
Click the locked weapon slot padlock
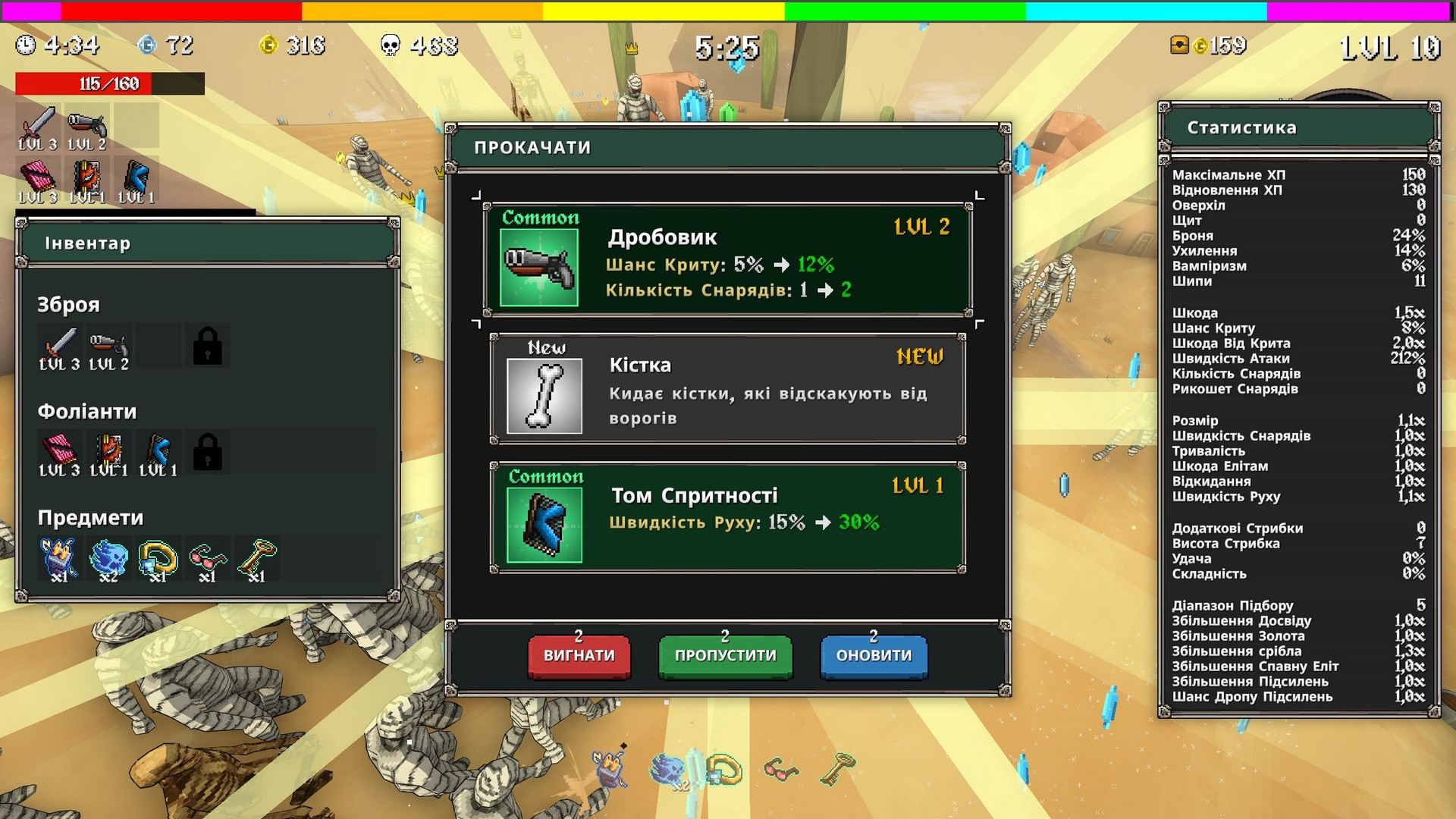pyautogui.click(x=207, y=347)
